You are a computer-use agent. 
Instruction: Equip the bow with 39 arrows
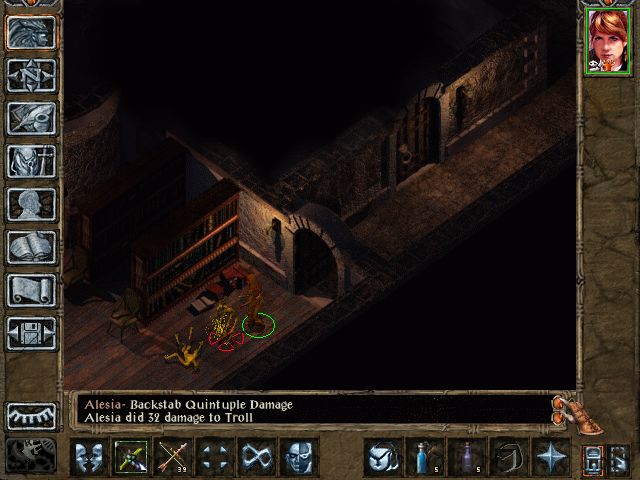[172, 457]
